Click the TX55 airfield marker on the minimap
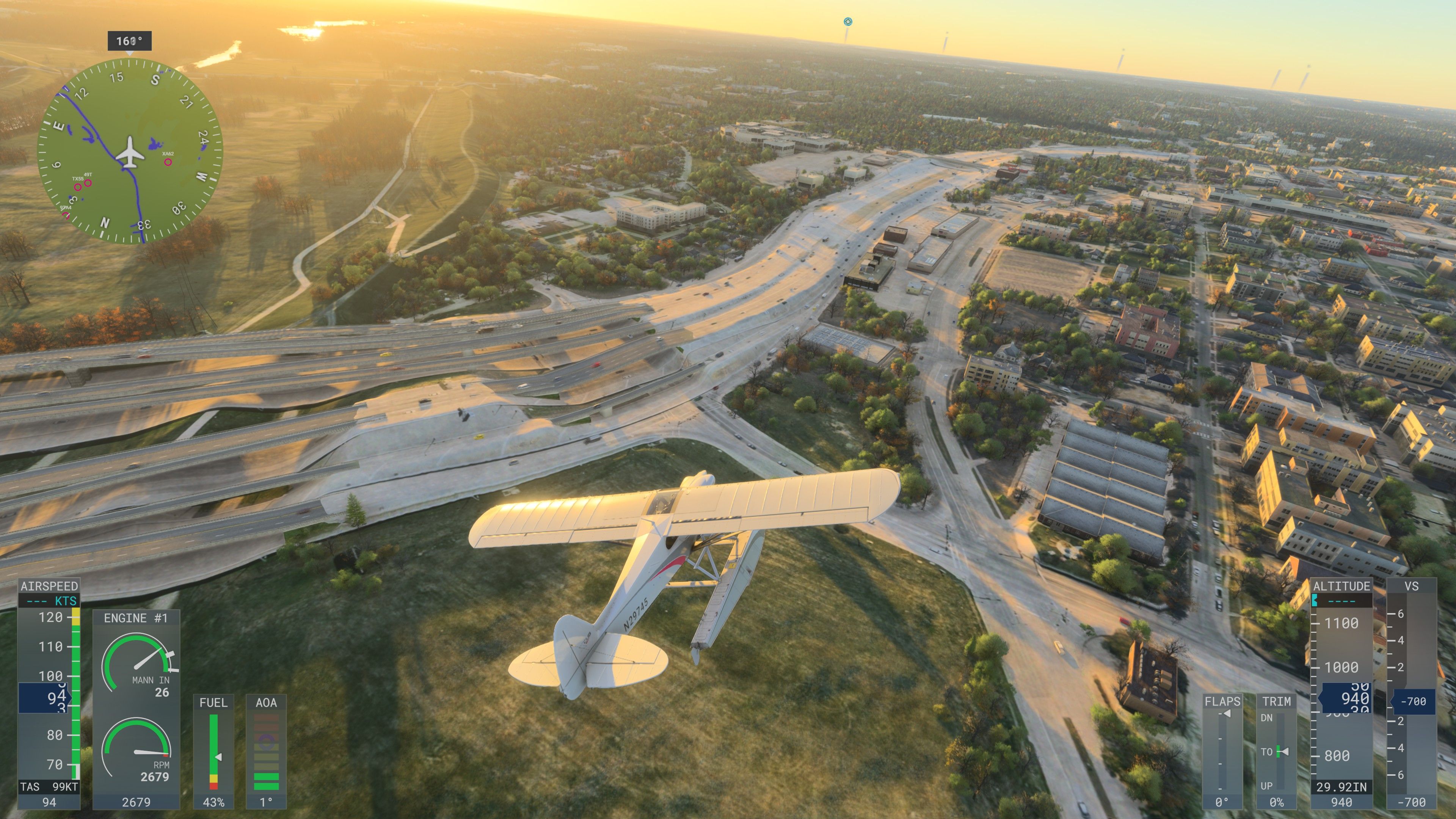The width and height of the screenshot is (1456, 819). (x=78, y=187)
